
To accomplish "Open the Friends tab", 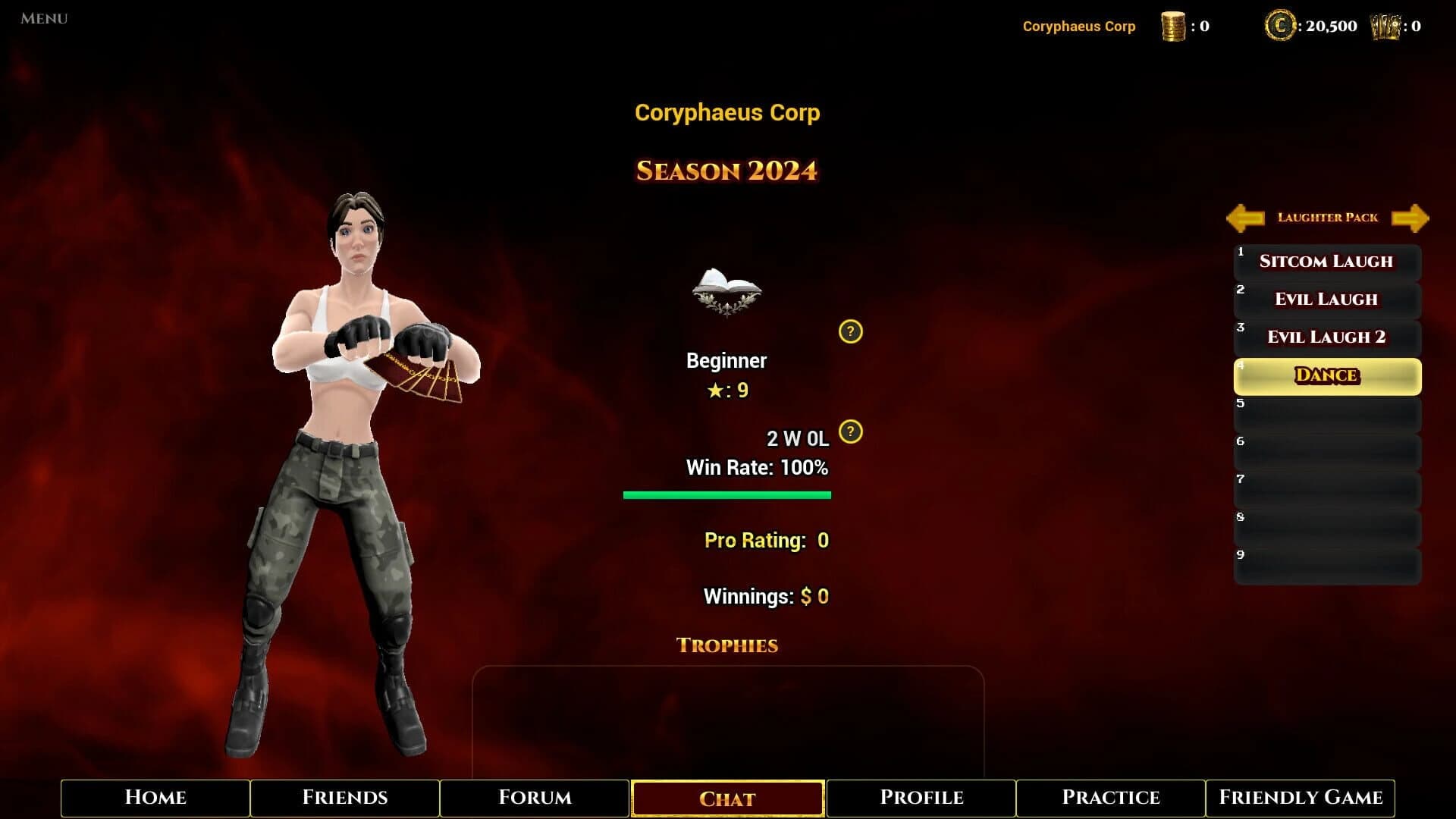I will (346, 798).
